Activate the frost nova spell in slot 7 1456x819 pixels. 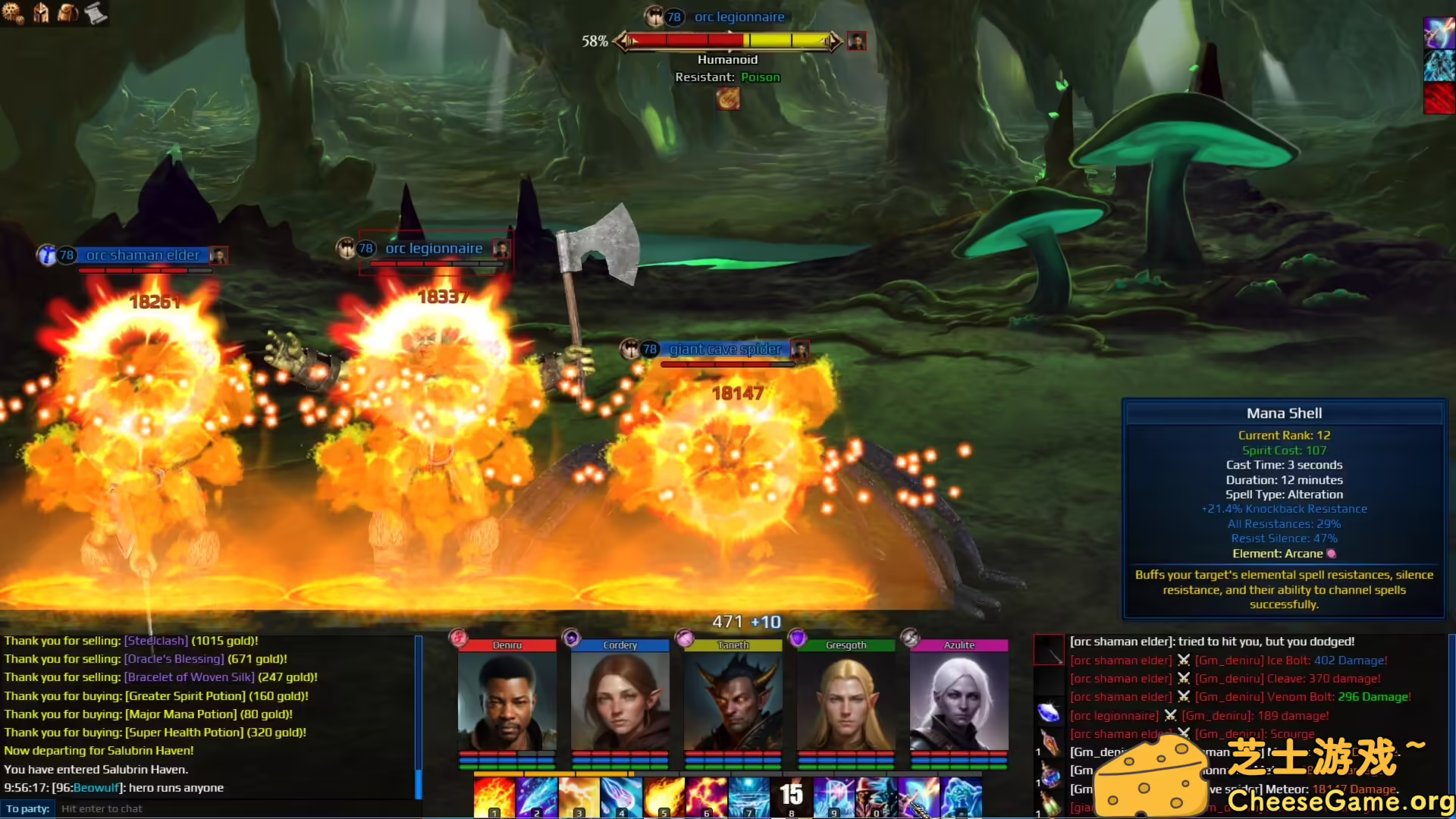pos(748,797)
